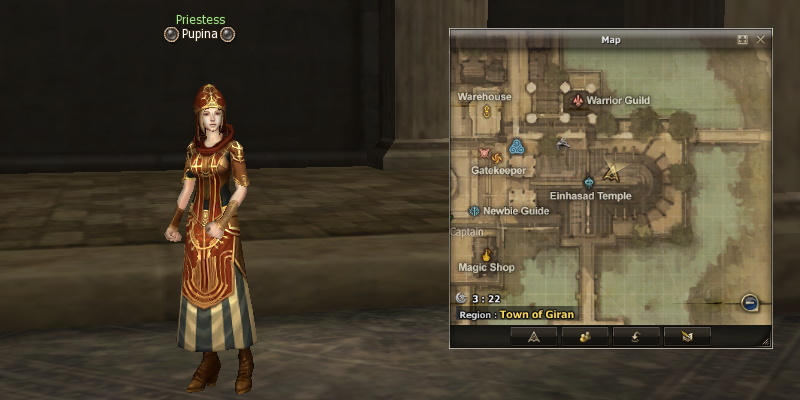Select the Newbie Guide map marker
Image resolution: width=800 pixels, height=400 pixels.
474,211
